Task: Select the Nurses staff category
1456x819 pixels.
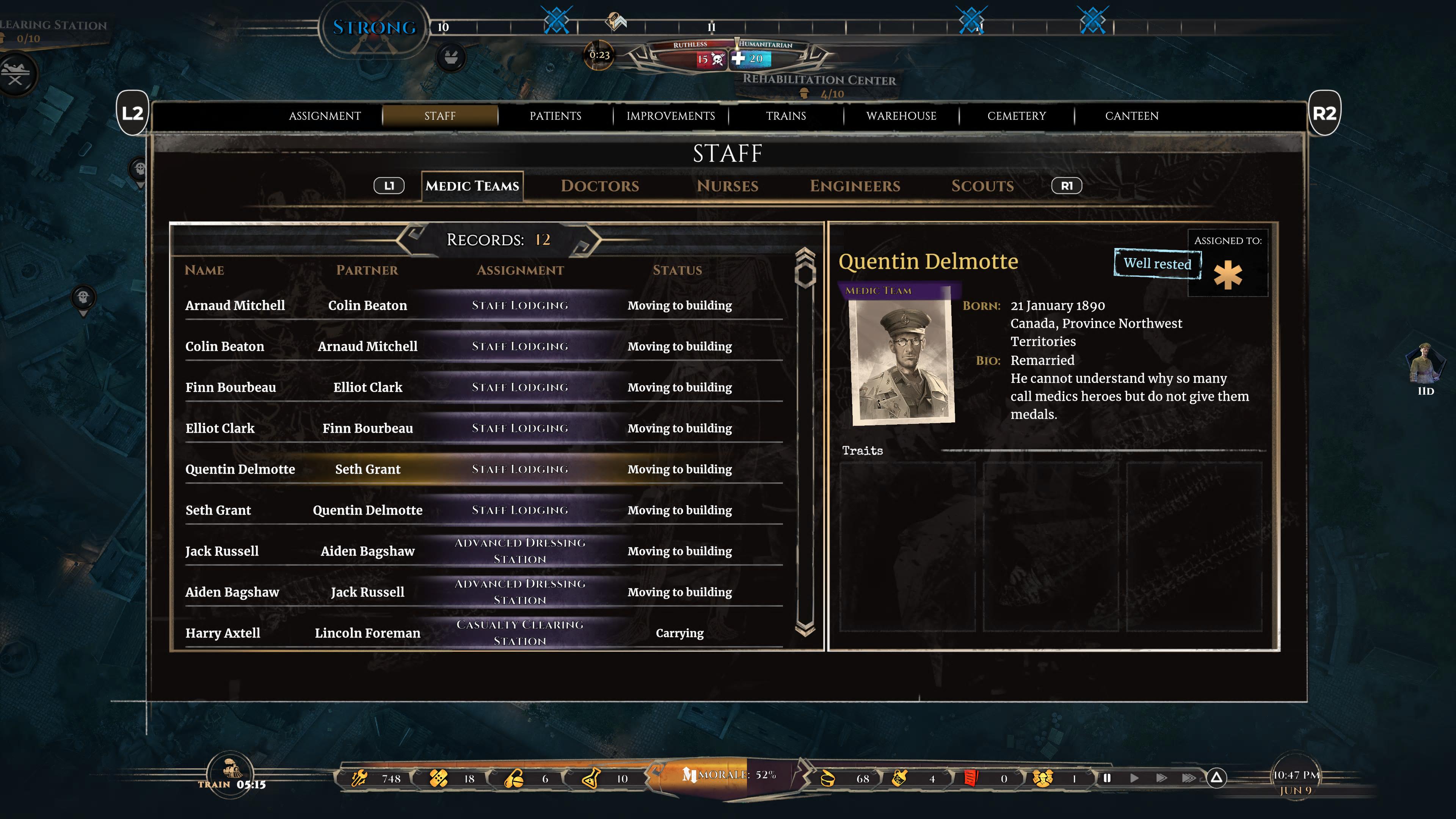Action: [x=728, y=186]
